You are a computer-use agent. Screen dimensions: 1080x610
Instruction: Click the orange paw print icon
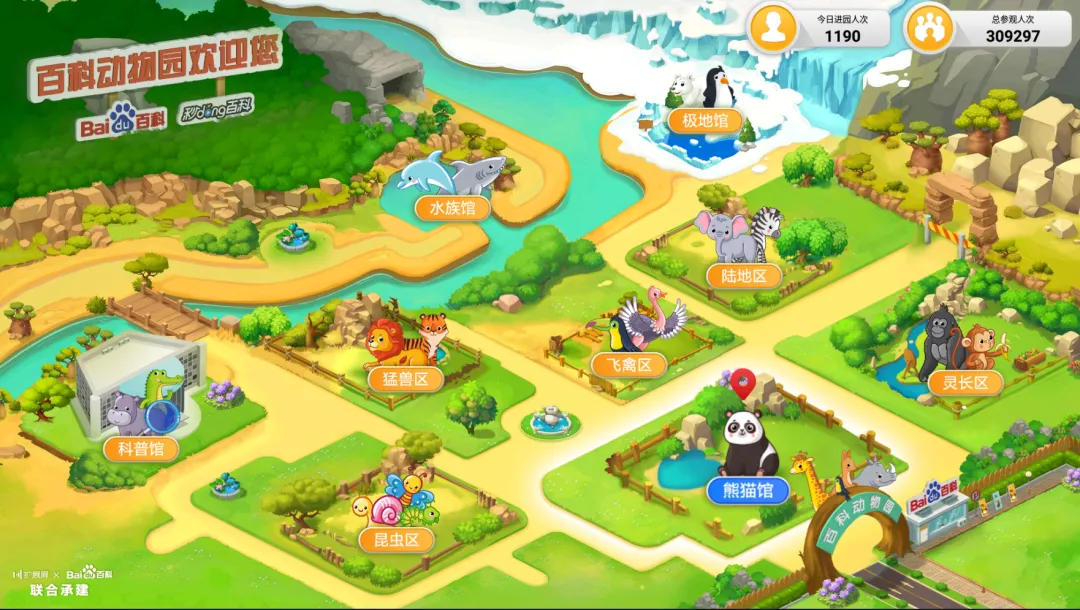(x=928, y=28)
